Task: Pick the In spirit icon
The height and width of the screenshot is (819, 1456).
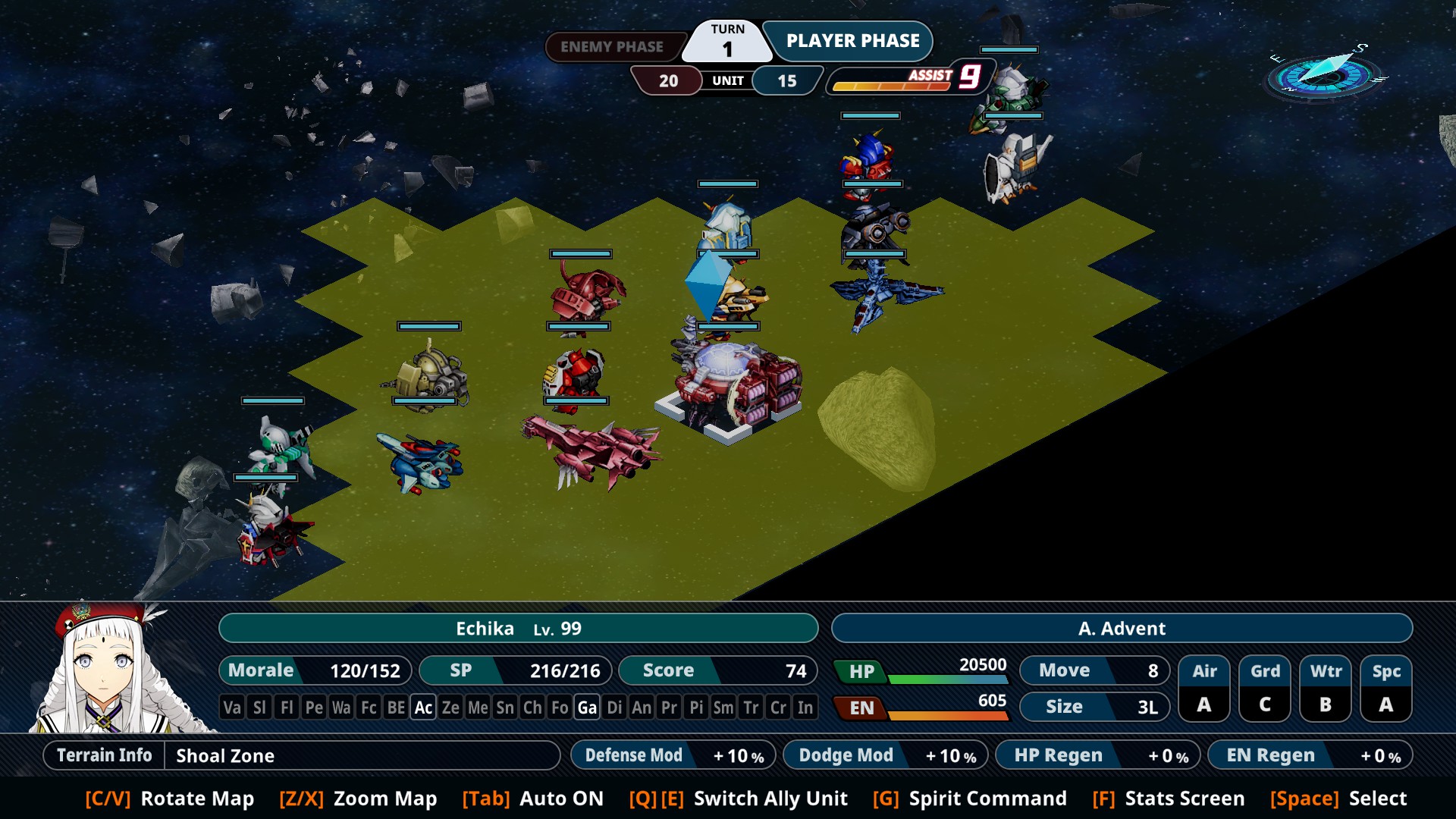Action: tap(805, 708)
